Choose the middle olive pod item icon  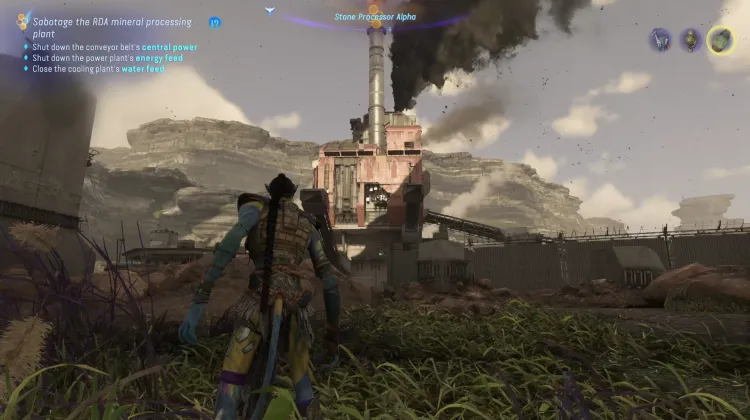[690, 40]
